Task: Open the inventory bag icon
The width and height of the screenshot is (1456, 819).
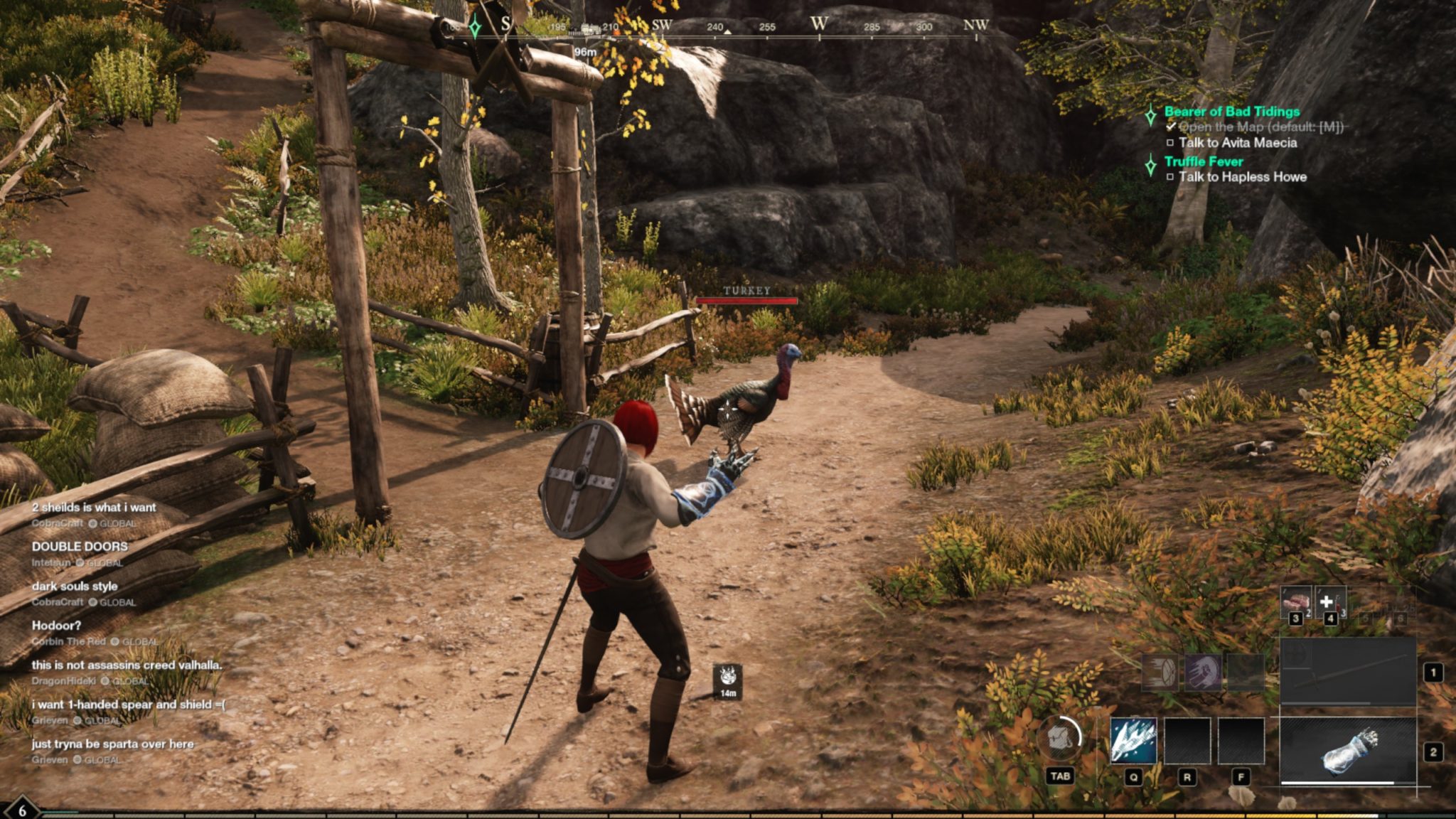Action: (1059, 739)
